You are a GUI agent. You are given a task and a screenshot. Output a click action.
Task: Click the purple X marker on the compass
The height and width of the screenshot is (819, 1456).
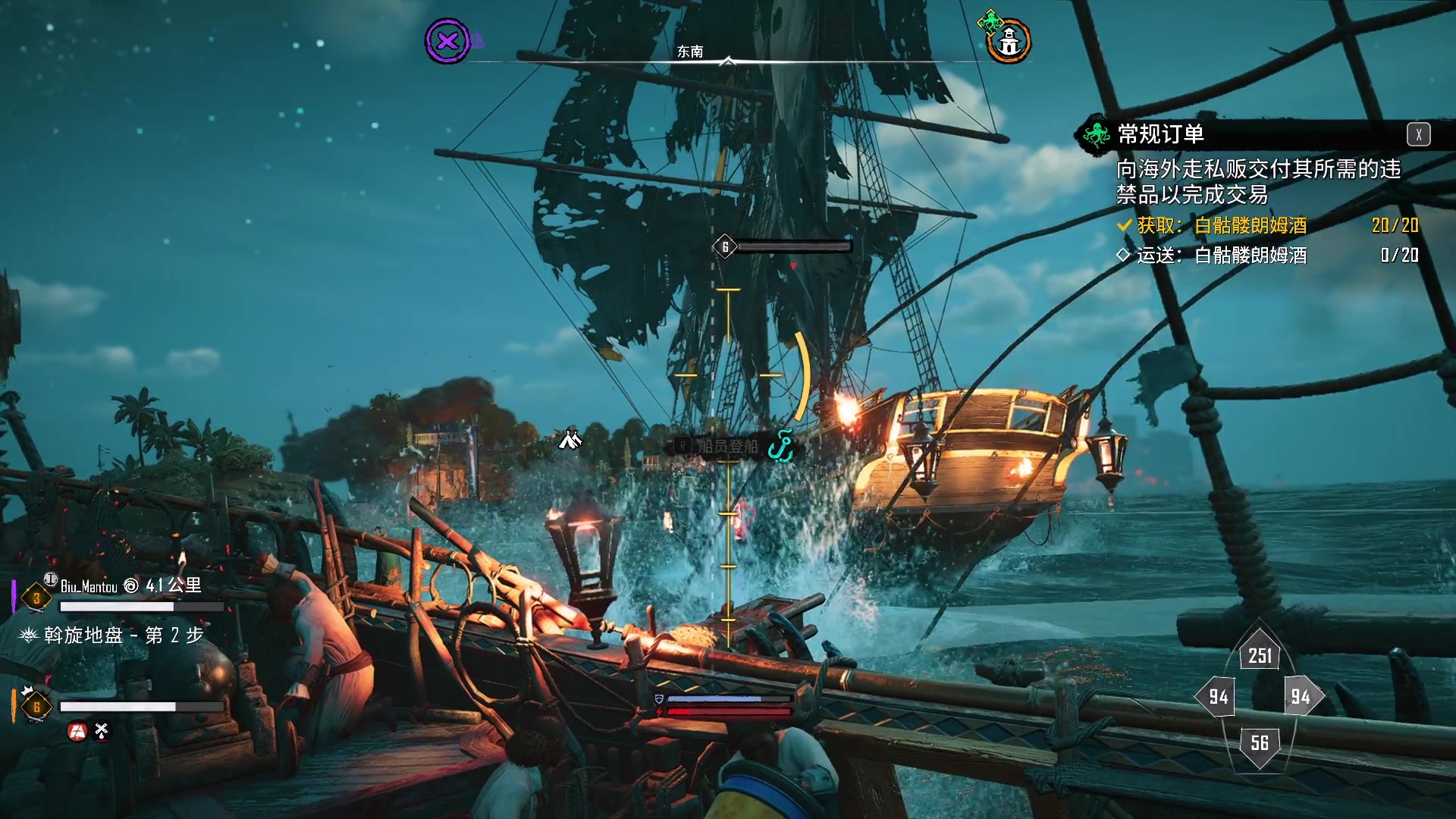pyautogui.click(x=447, y=41)
